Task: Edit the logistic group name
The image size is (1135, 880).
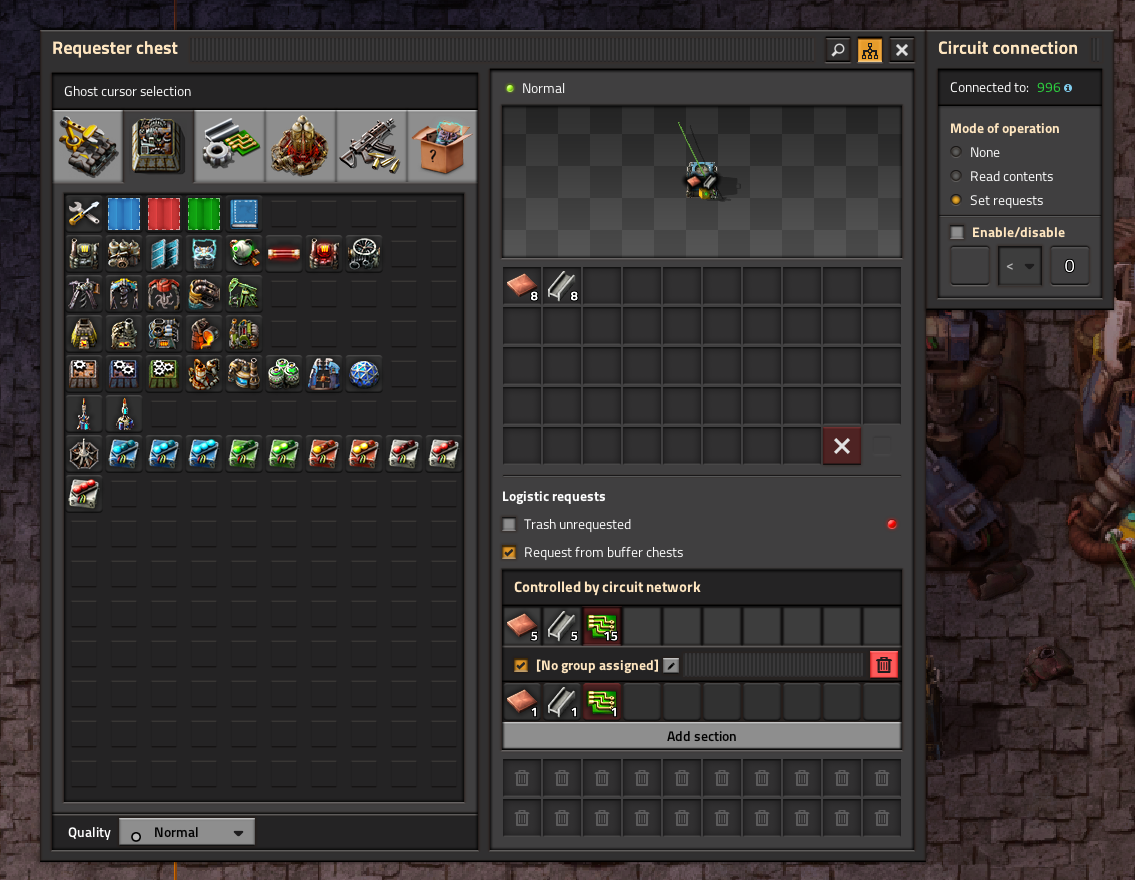Action: click(671, 665)
